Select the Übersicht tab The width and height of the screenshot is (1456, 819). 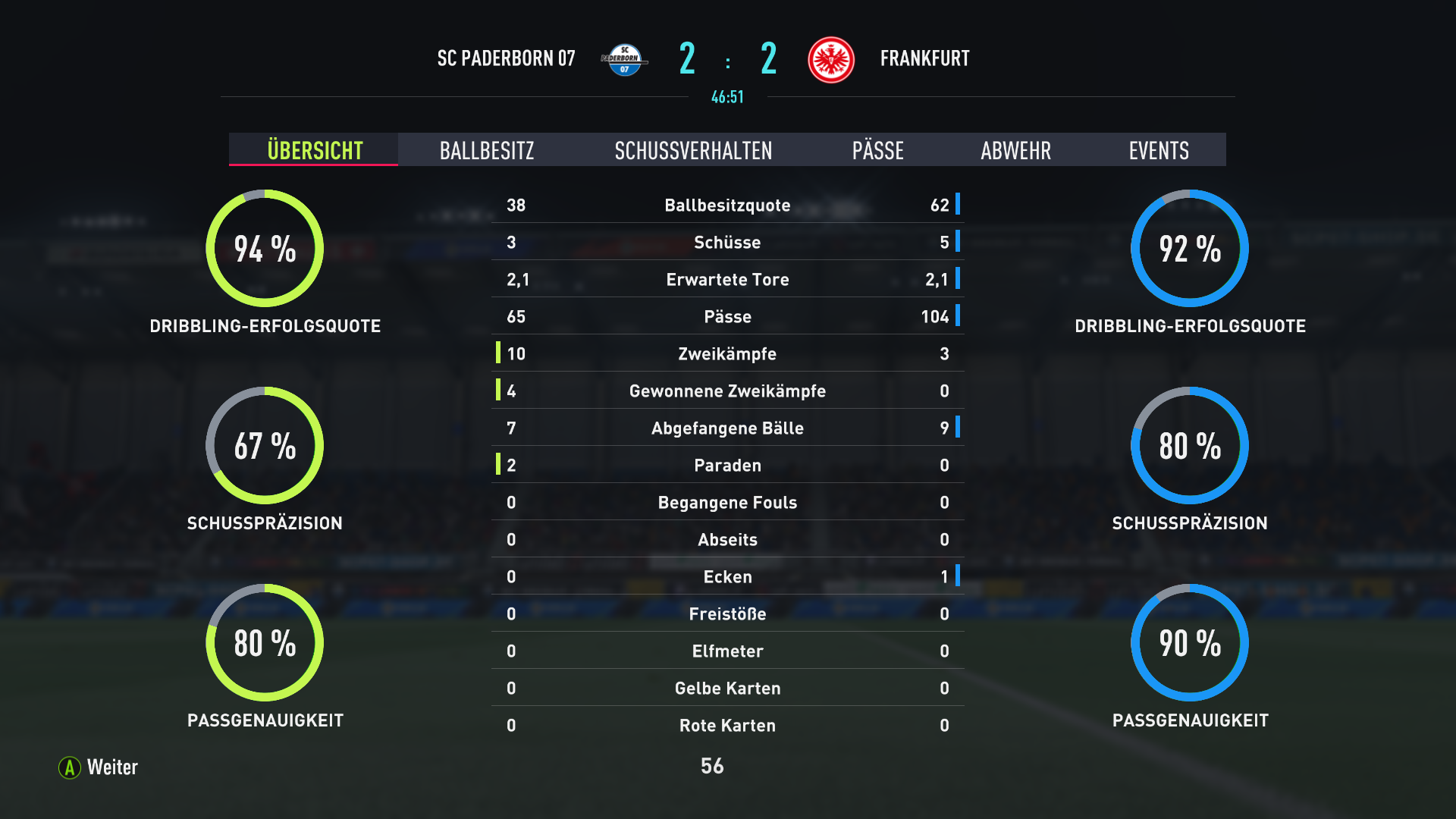[x=315, y=150]
